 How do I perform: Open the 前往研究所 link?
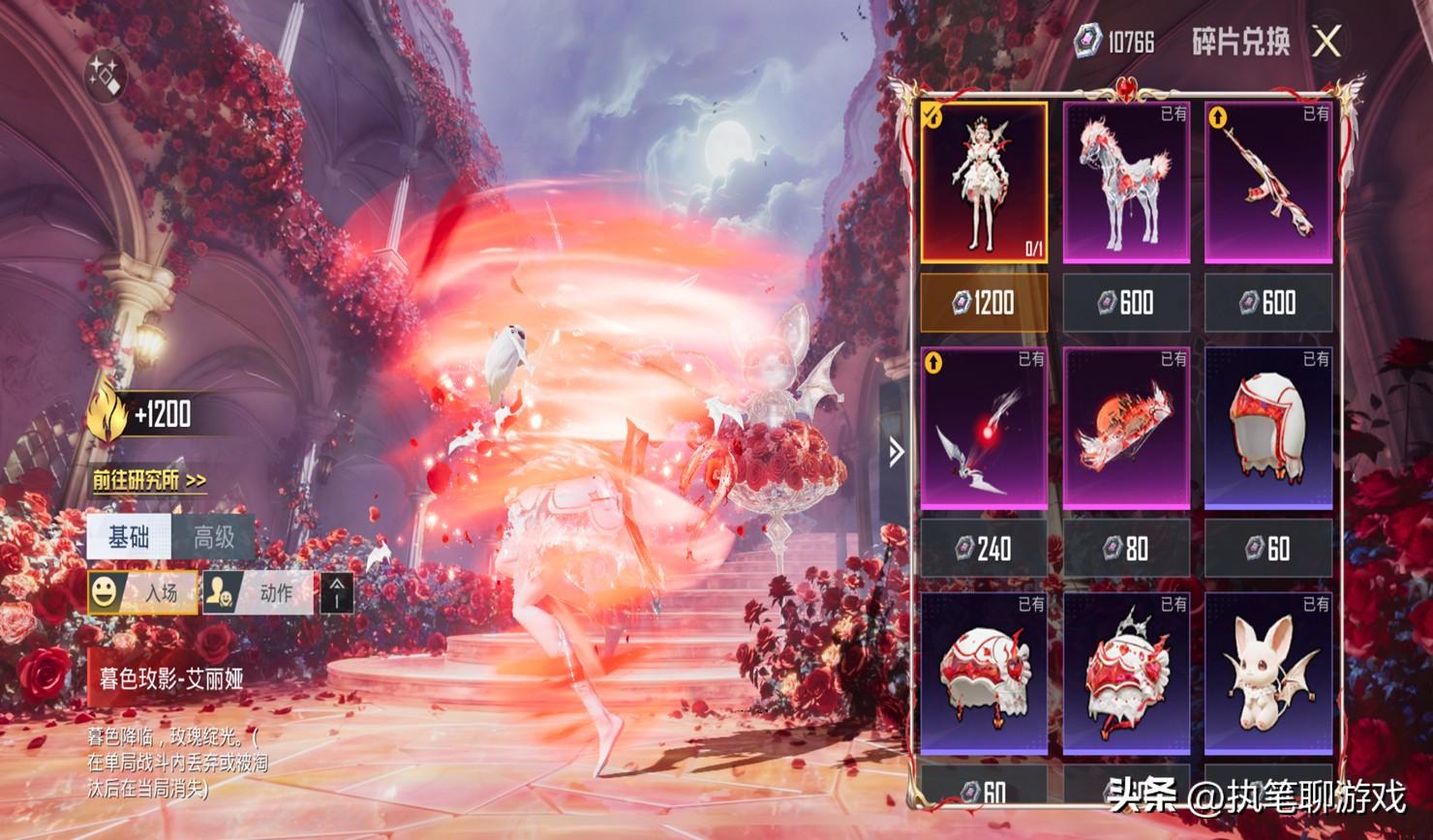tap(149, 480)
